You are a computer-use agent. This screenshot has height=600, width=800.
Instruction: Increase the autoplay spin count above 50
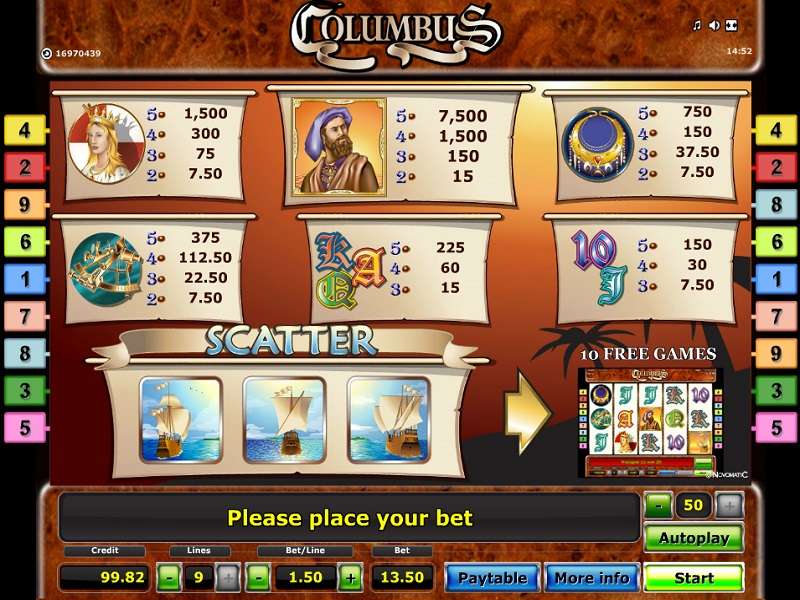[730, 505]
